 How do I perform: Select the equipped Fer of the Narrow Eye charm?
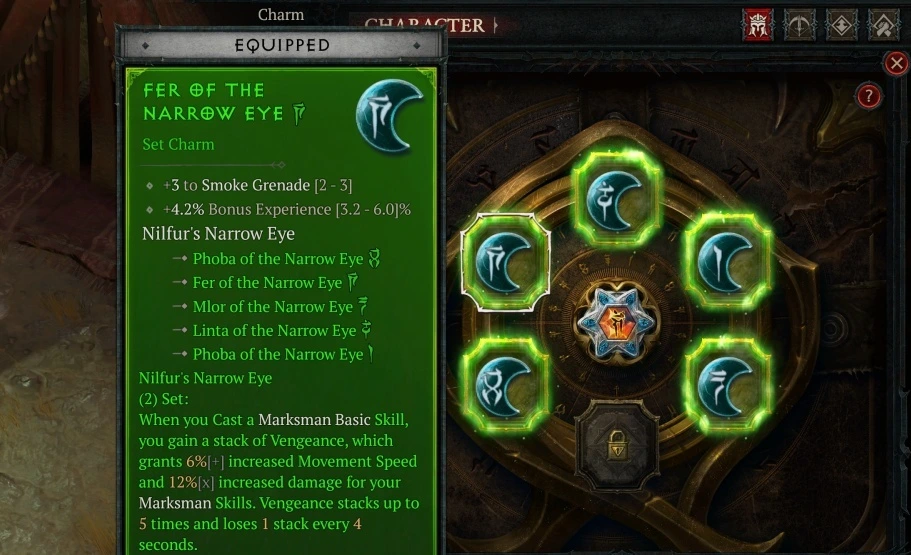point(505,255)
